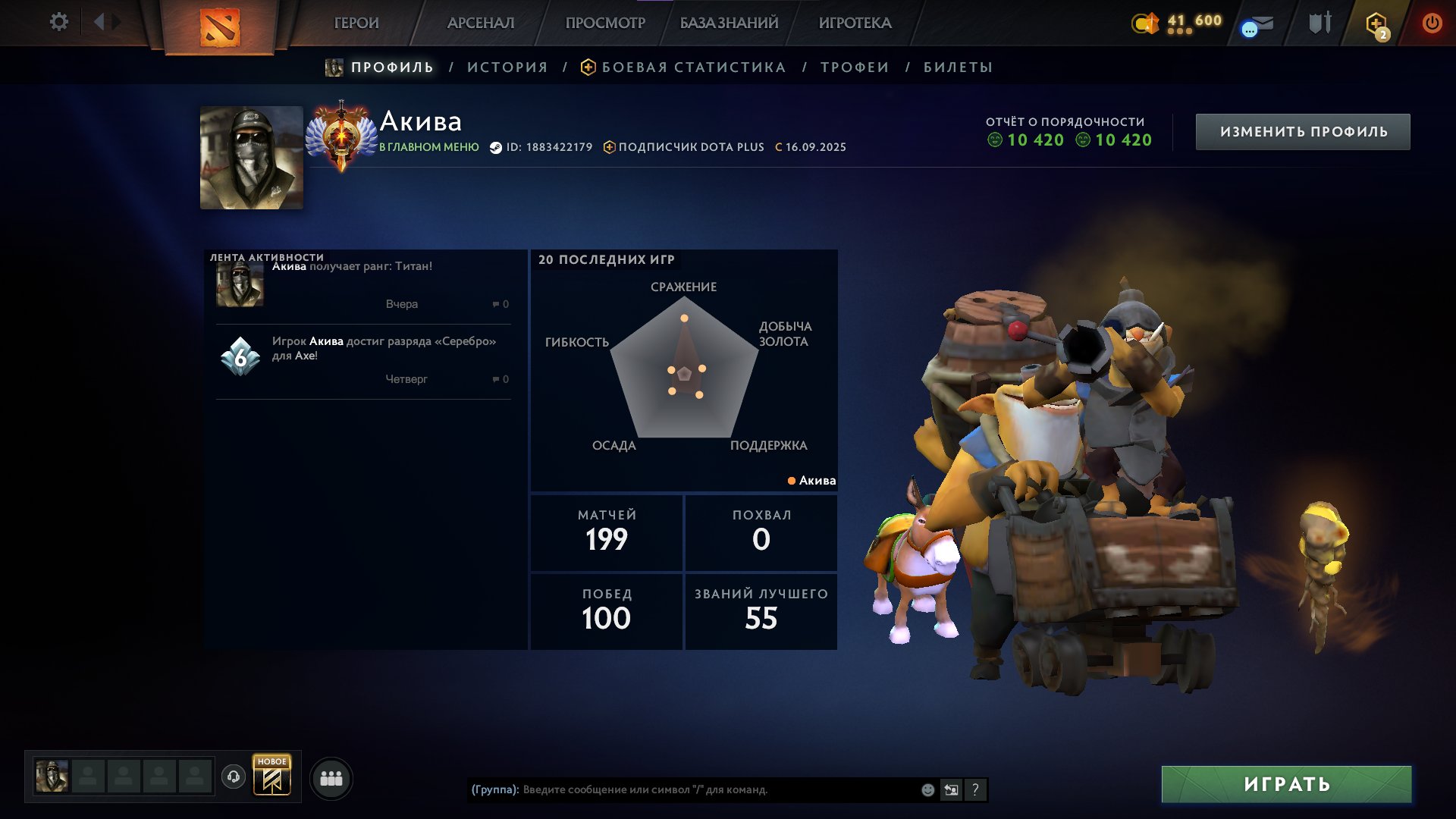Viewport: 1456px width, 819px height.
Task: Open the emoji picker in the chat bar
Action: tap(927, 790)
